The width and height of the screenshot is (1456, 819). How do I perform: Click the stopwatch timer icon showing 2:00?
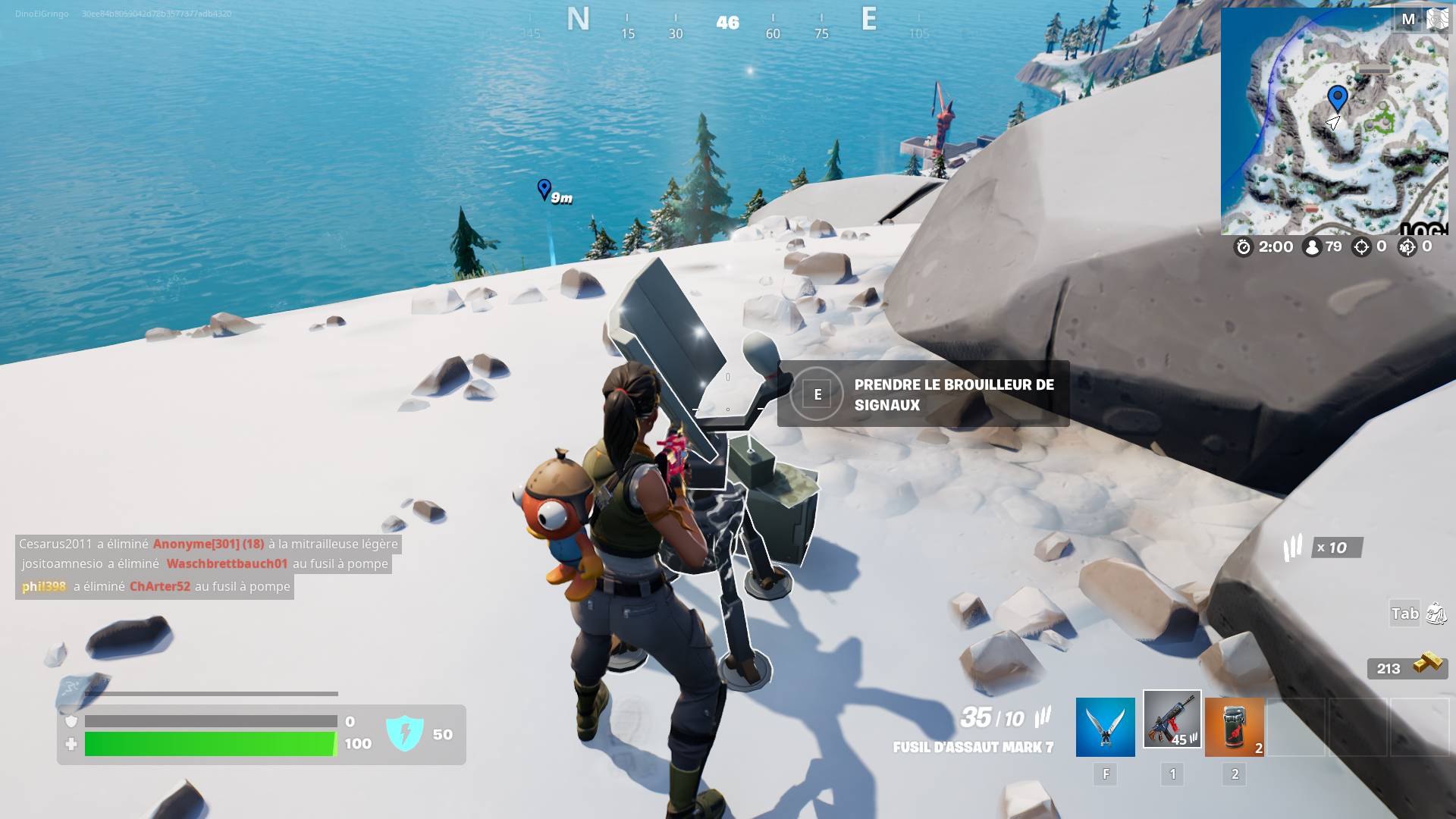click(1242, 246)
